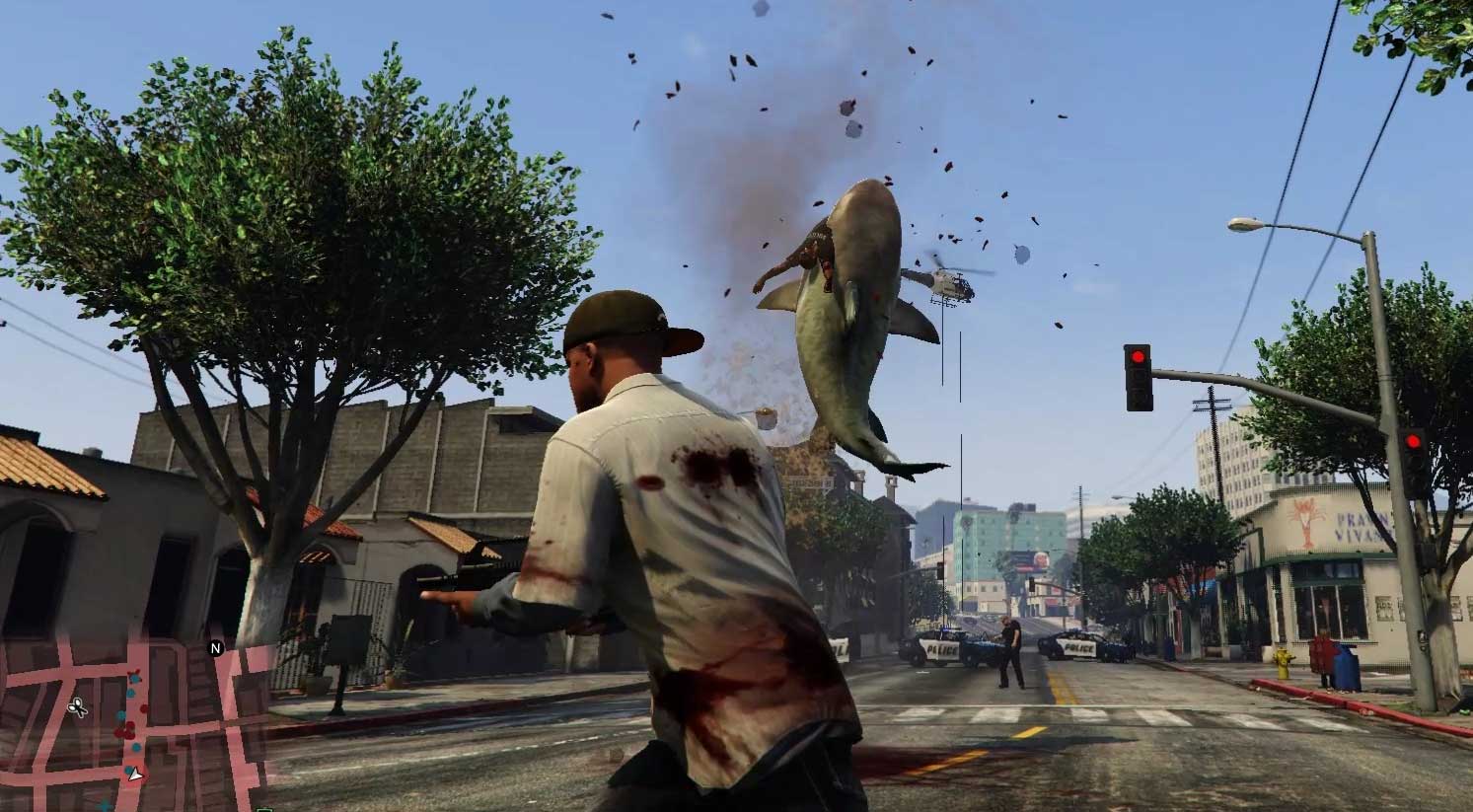Click the Prawn Vivant storefront sign text
1473x812 pixels.
[x=1362, y=524]
